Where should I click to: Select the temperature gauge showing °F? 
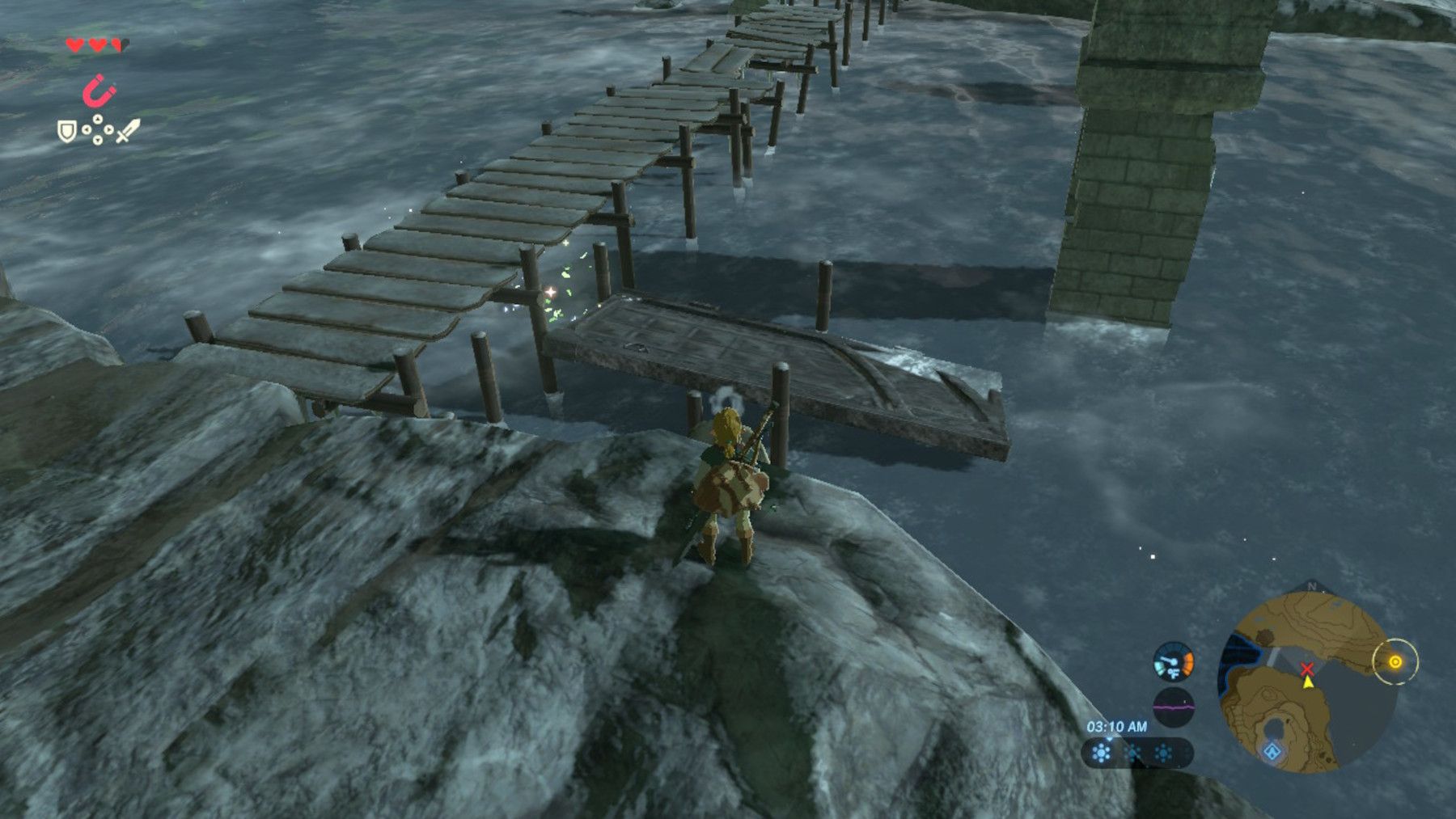click(x=1172, y=661)
